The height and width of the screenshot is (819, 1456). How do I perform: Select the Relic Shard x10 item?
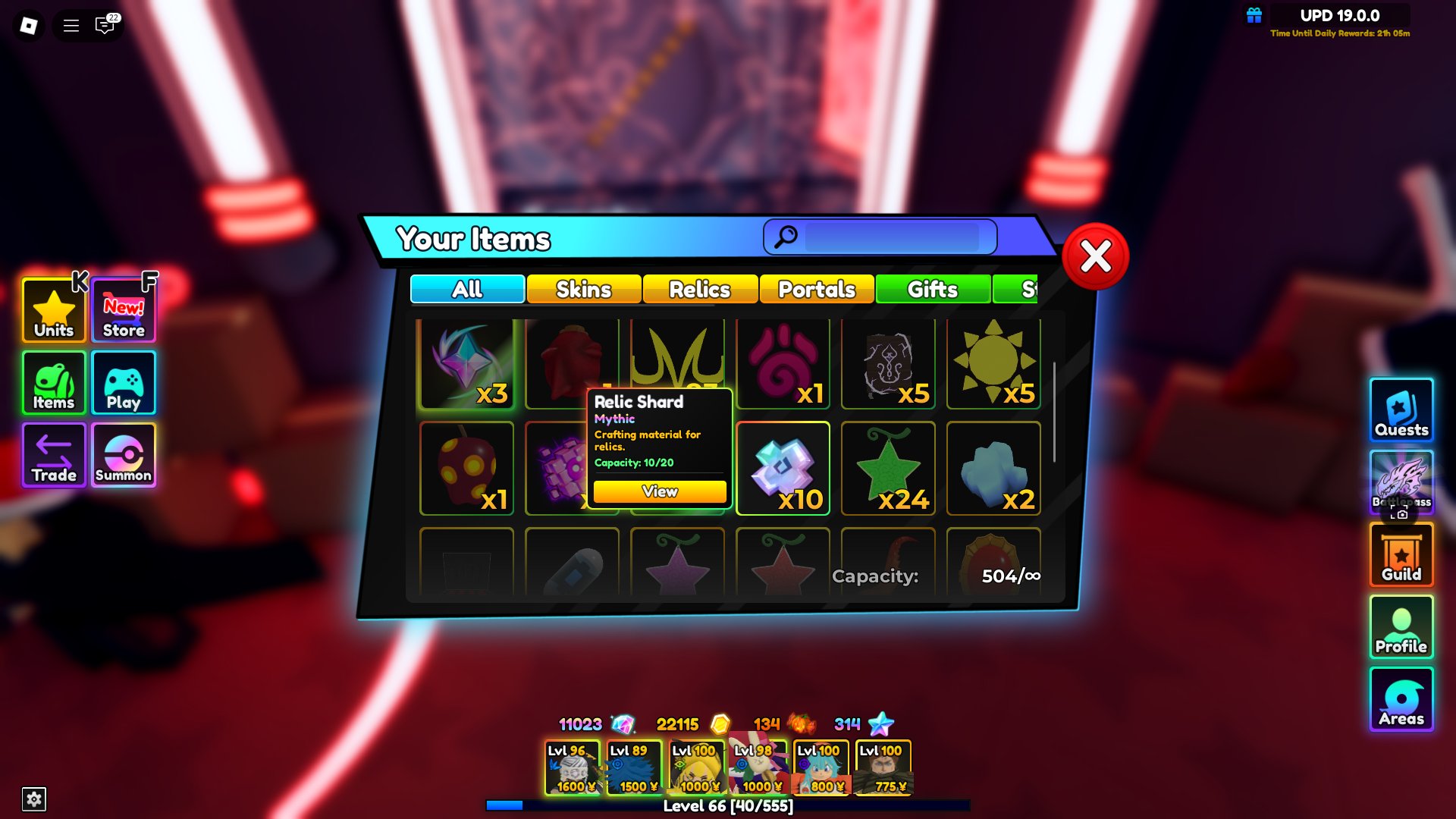783,468
